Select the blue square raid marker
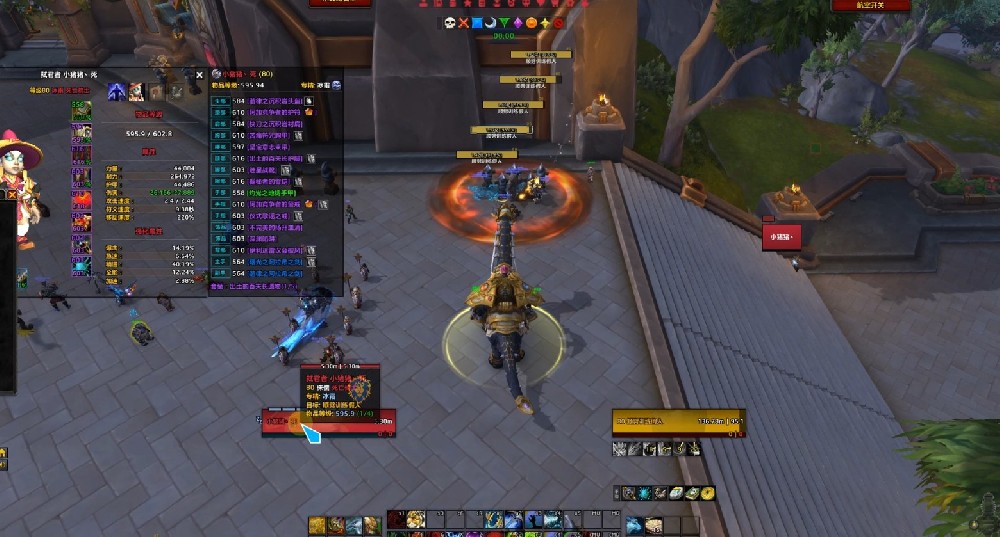1000x537 pixels. point(478,22)
